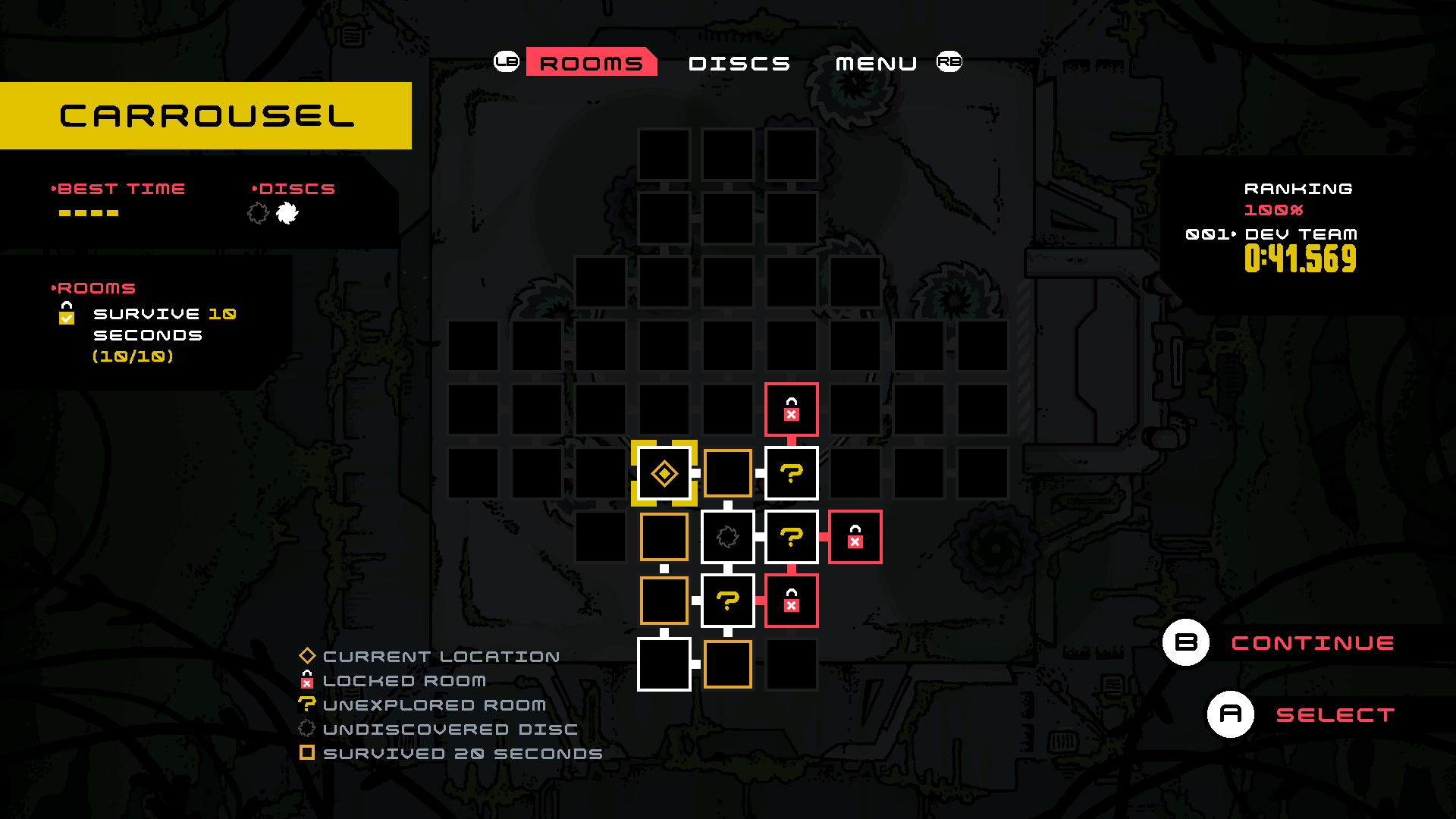Click the LB shoulder button icon

(x=507, y=61)
